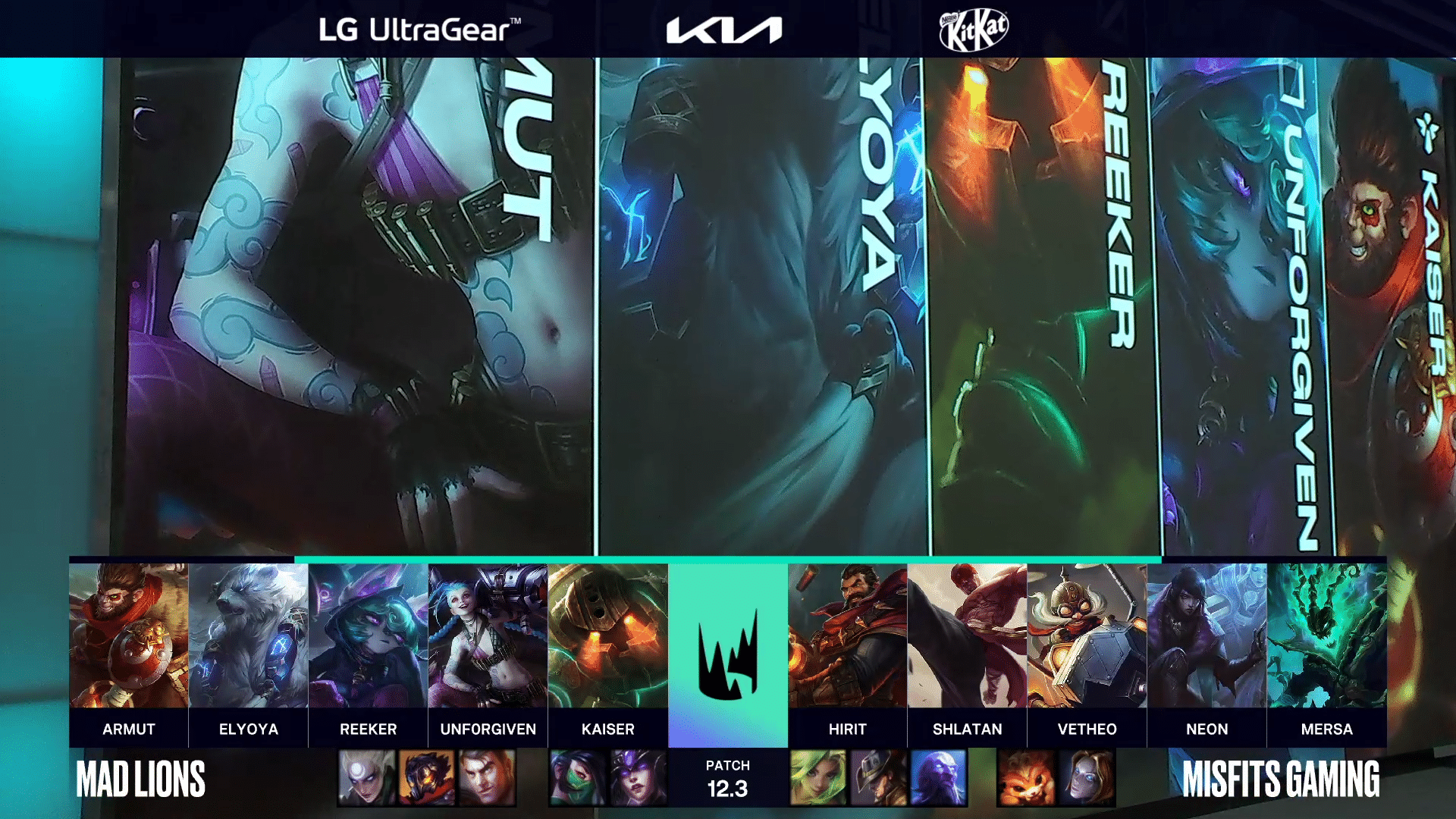Click the banned Syndra icon
Image resolution: width=1456 pixels, height=819 pixels.
pos(638,778)
